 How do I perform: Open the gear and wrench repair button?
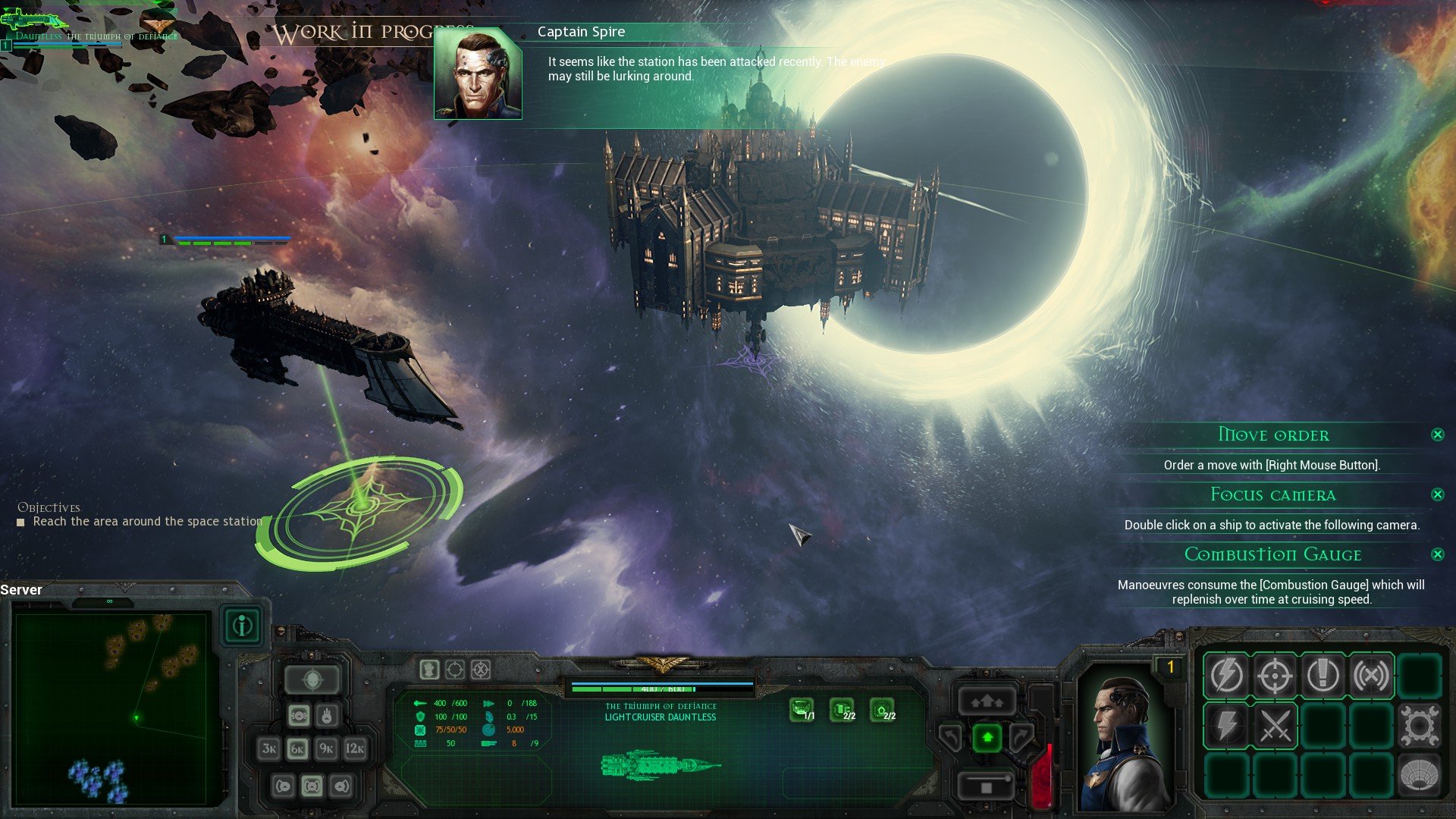coord(1419,725)
